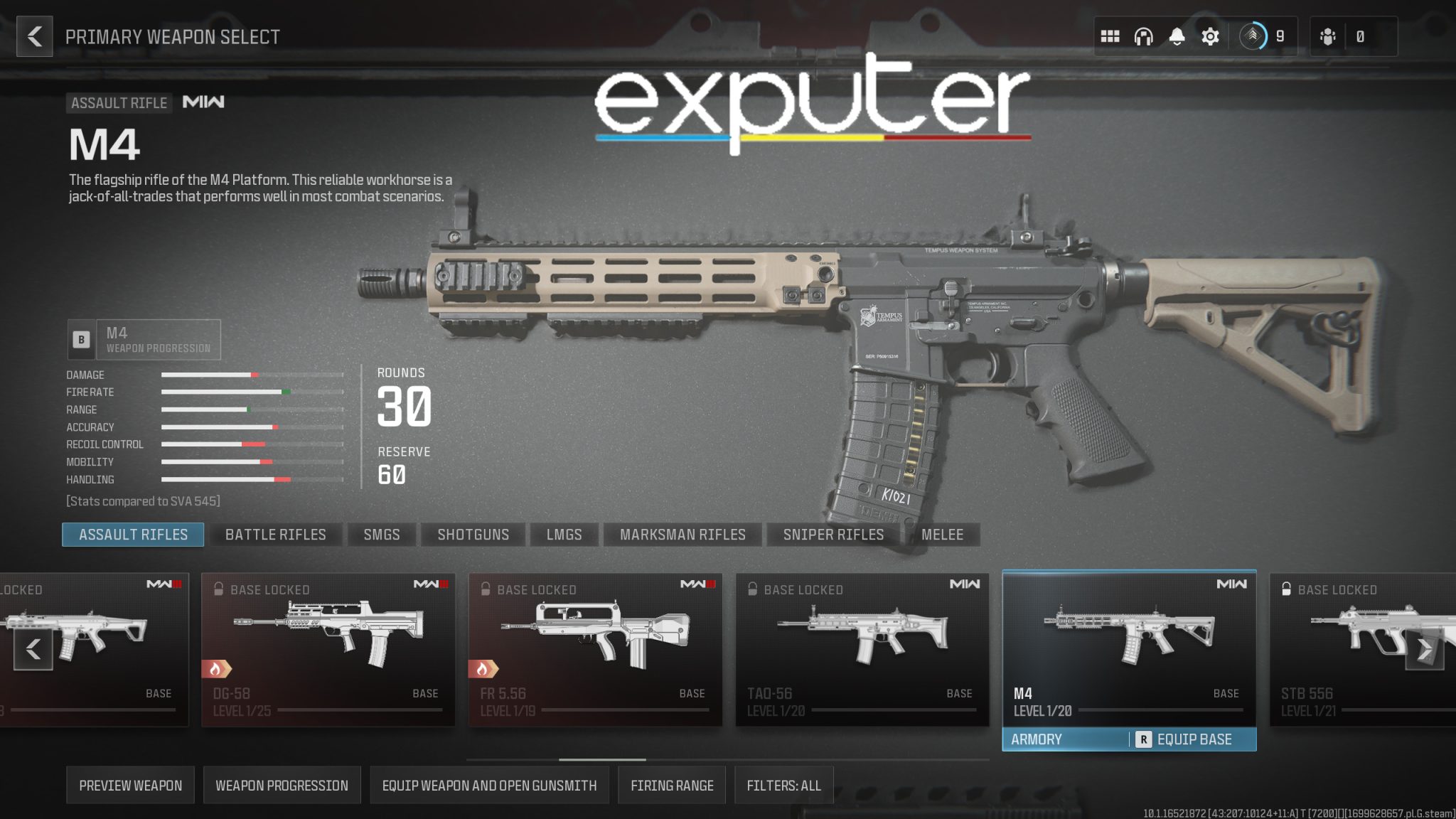Open the in-game settings gear

click(1210, 35)
